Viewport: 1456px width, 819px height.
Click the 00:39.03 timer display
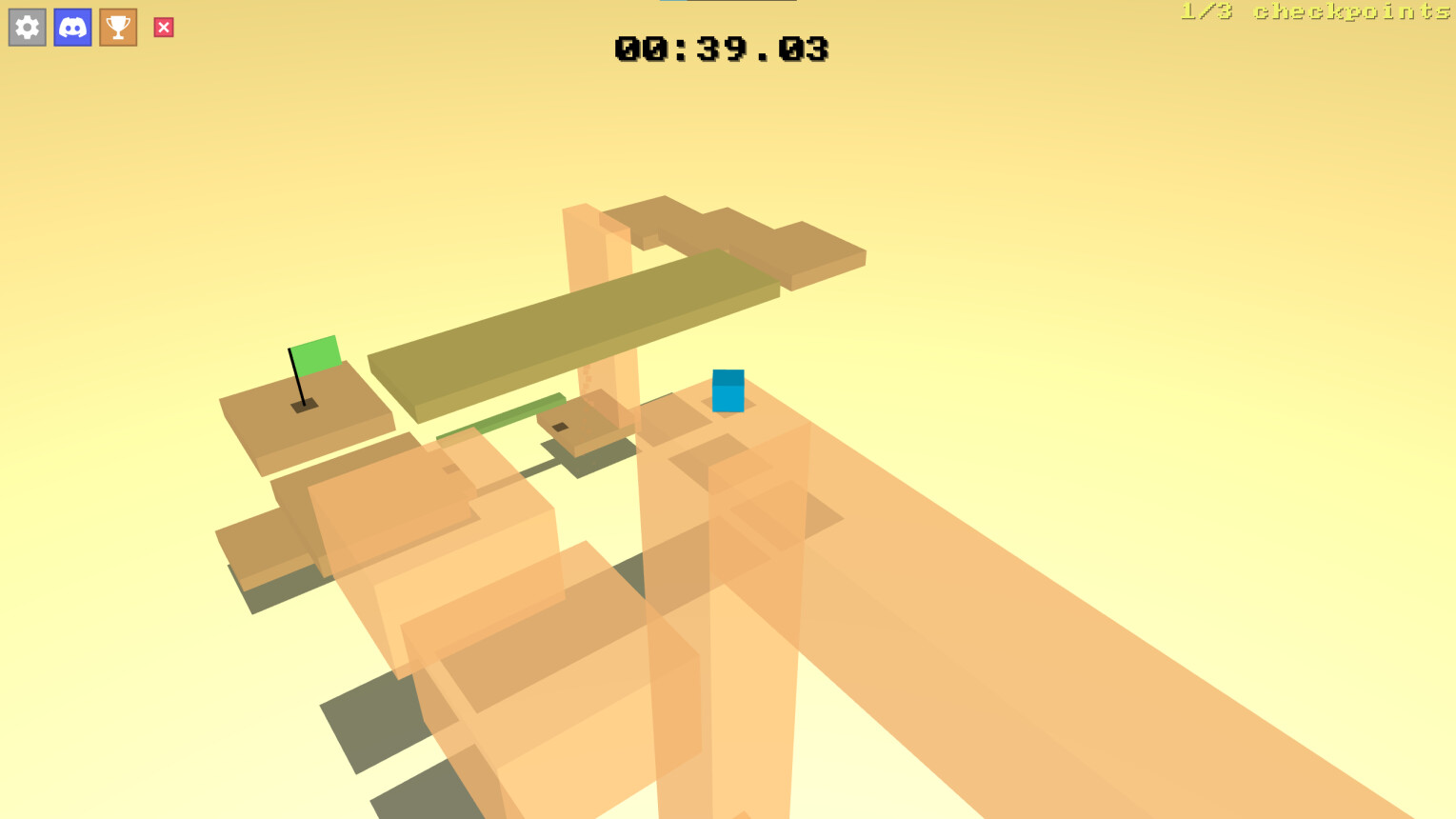(x=721, y=50)
